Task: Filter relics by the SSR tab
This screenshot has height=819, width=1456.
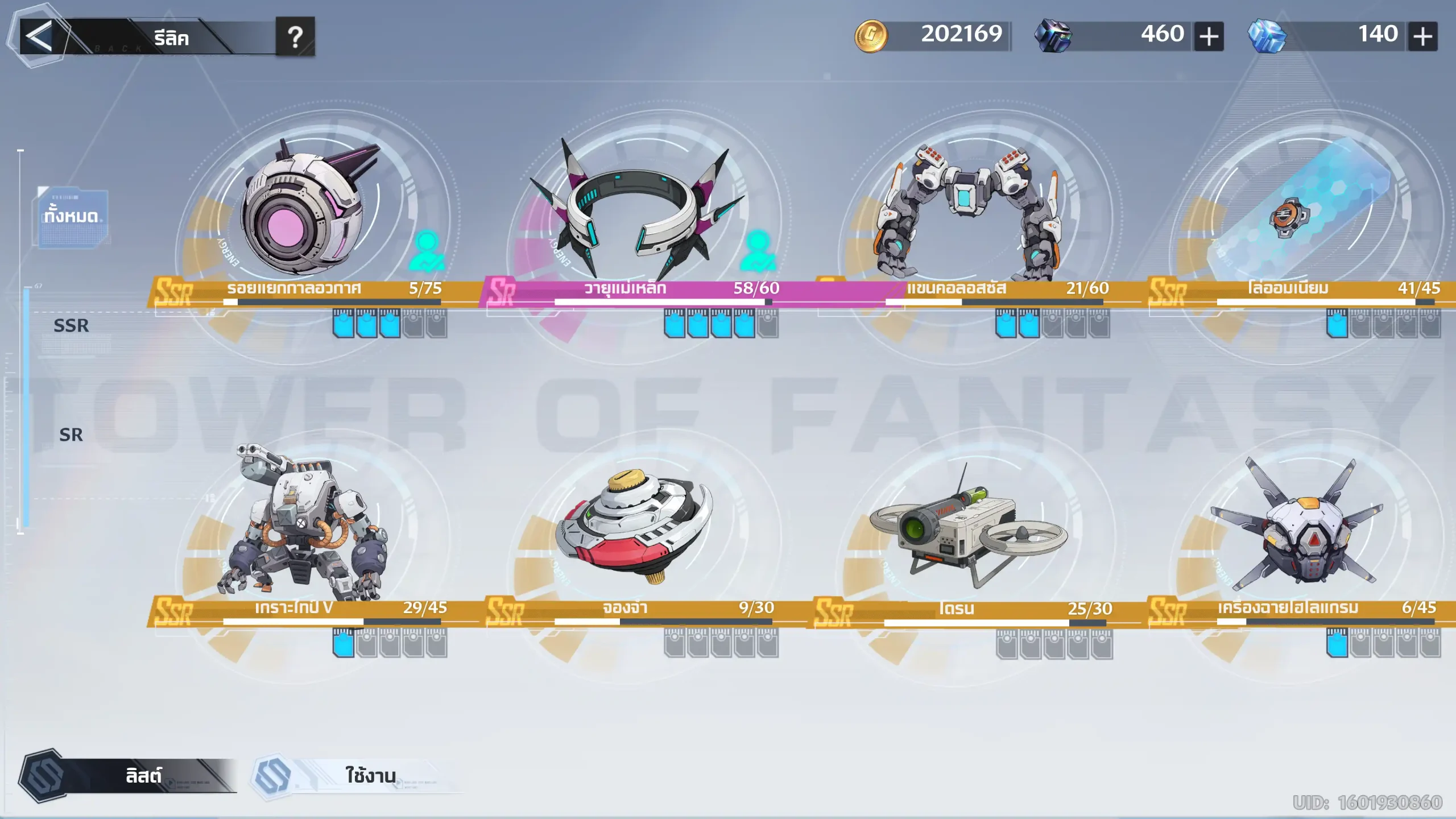Action: [x=71, y=326]
